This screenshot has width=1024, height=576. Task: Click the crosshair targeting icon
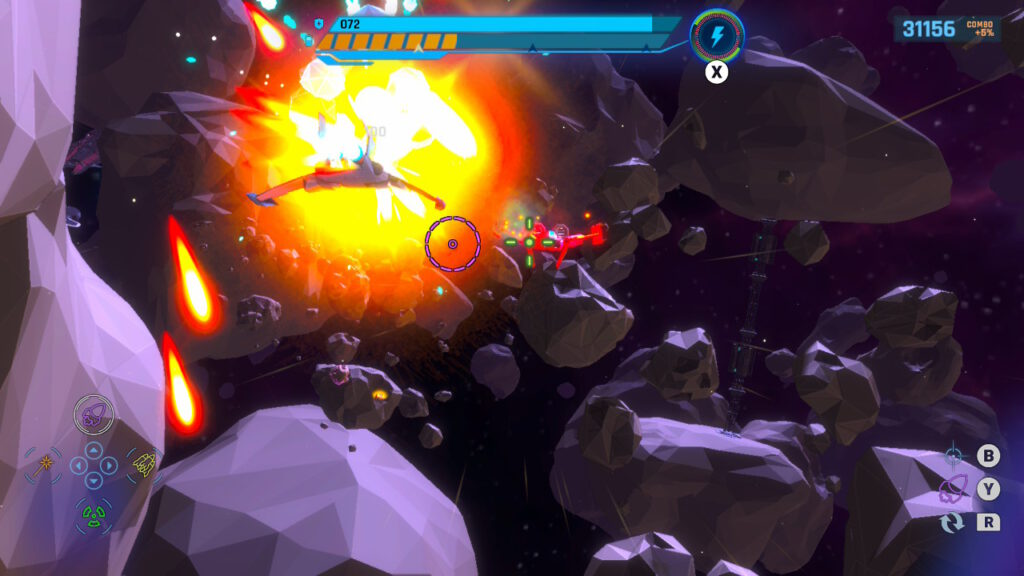click(954, 457)
